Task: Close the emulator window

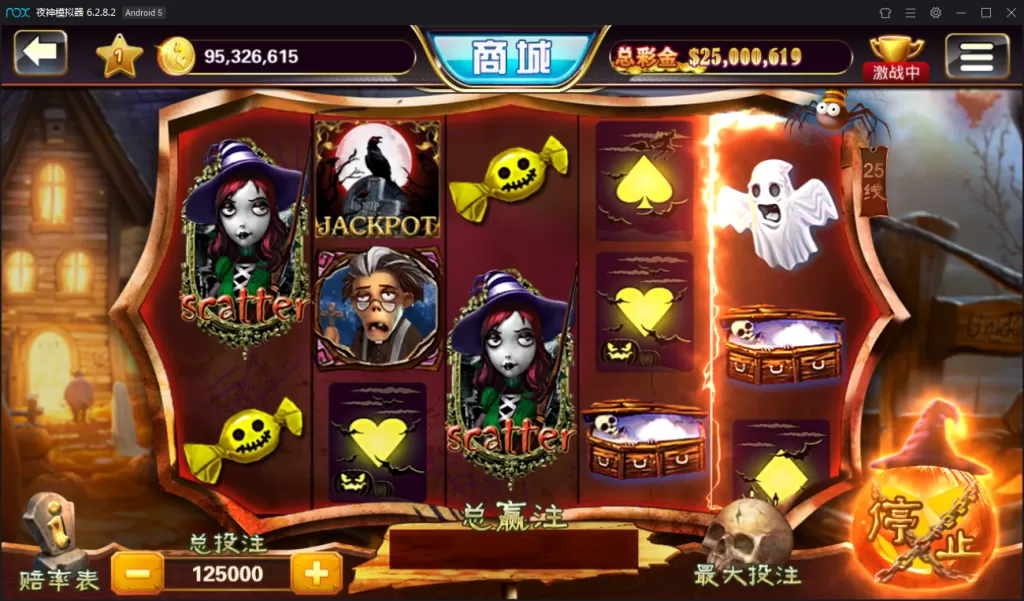Action: (1010, 12)
